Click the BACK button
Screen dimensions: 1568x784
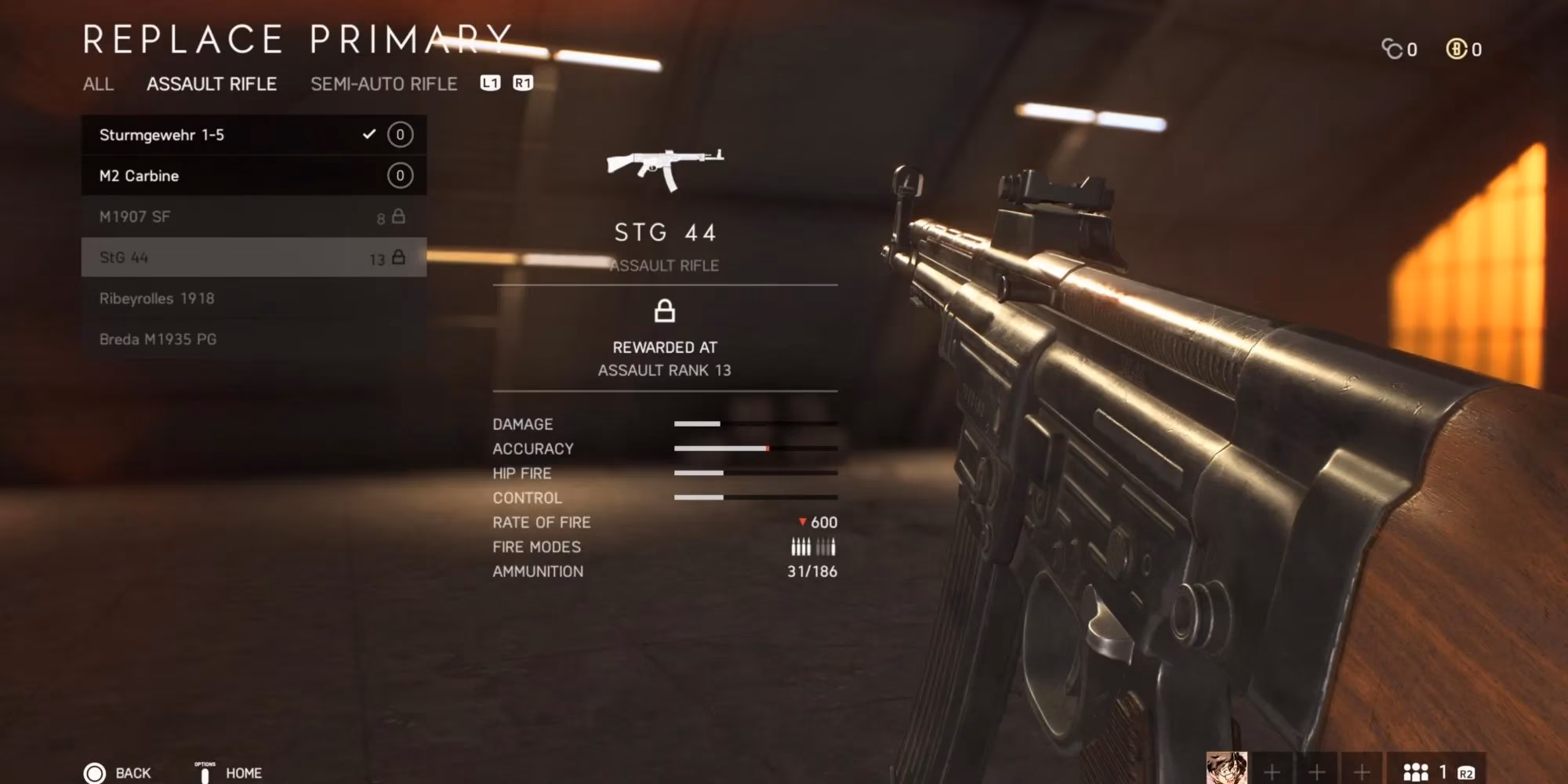(x=116, y=771)
